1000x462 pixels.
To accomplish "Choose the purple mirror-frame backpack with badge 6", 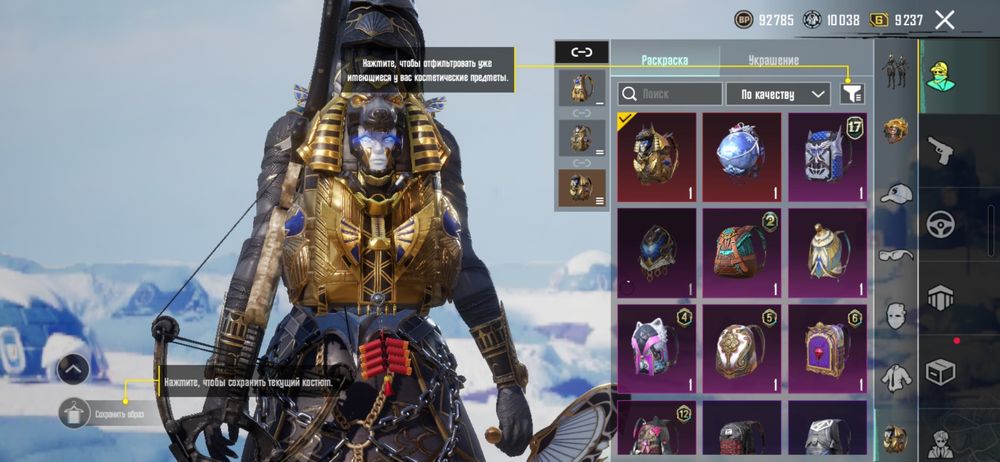I will [827, 348].
